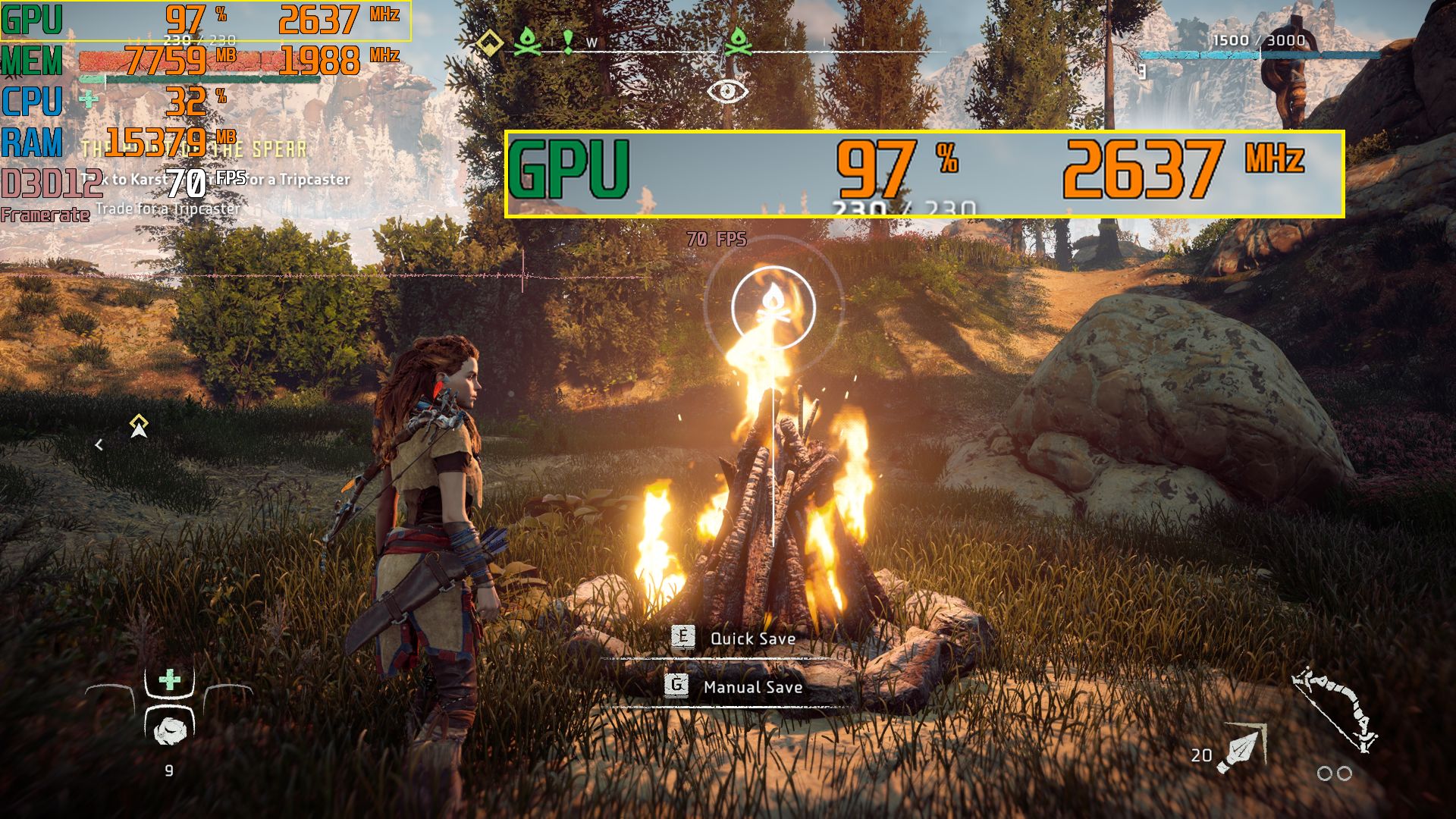Select the yellow diamond quest marker on compass

(x=490, y=42)
